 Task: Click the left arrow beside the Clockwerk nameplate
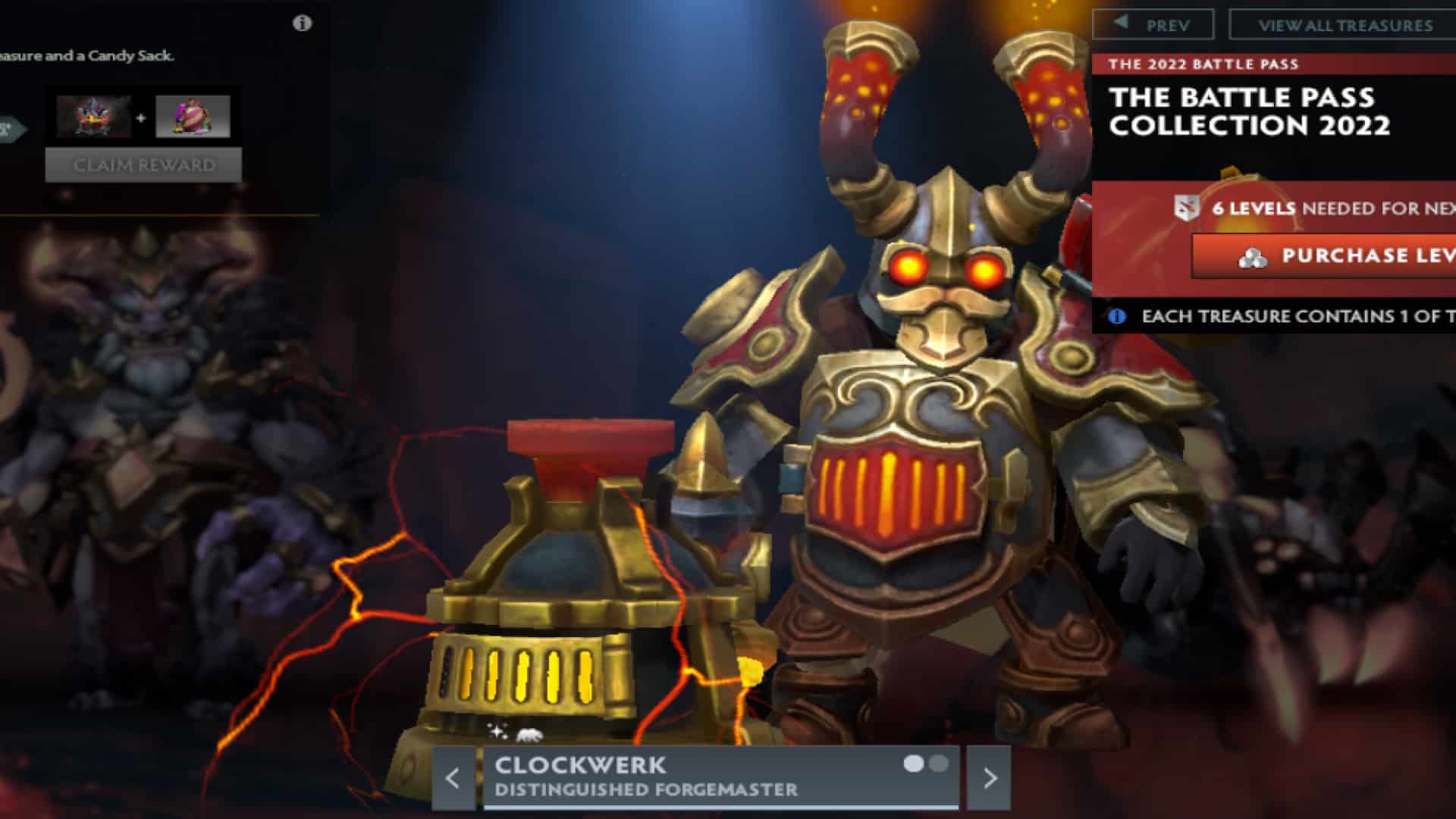tap(453, 777)
